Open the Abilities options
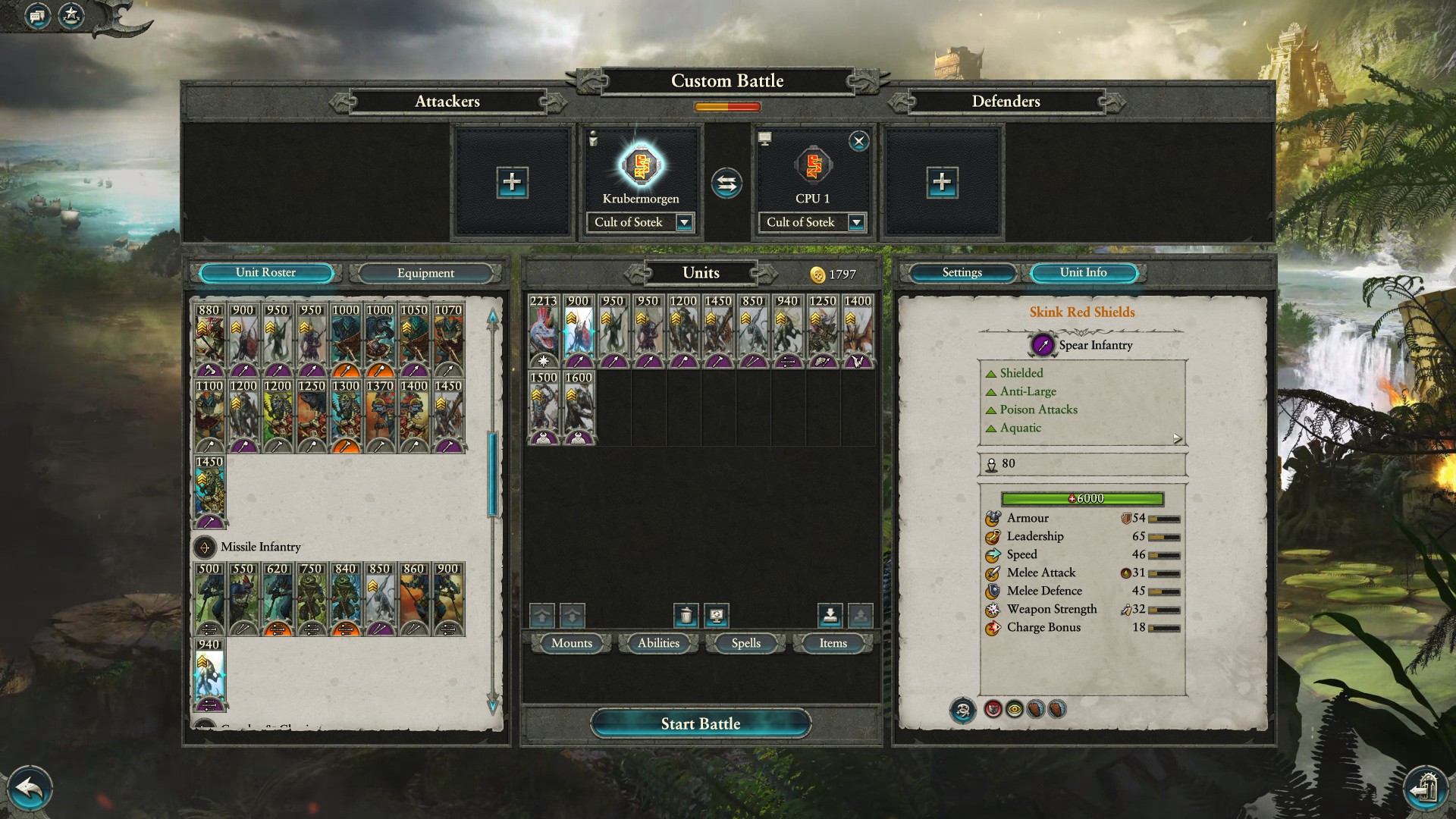 click(658, 643)
